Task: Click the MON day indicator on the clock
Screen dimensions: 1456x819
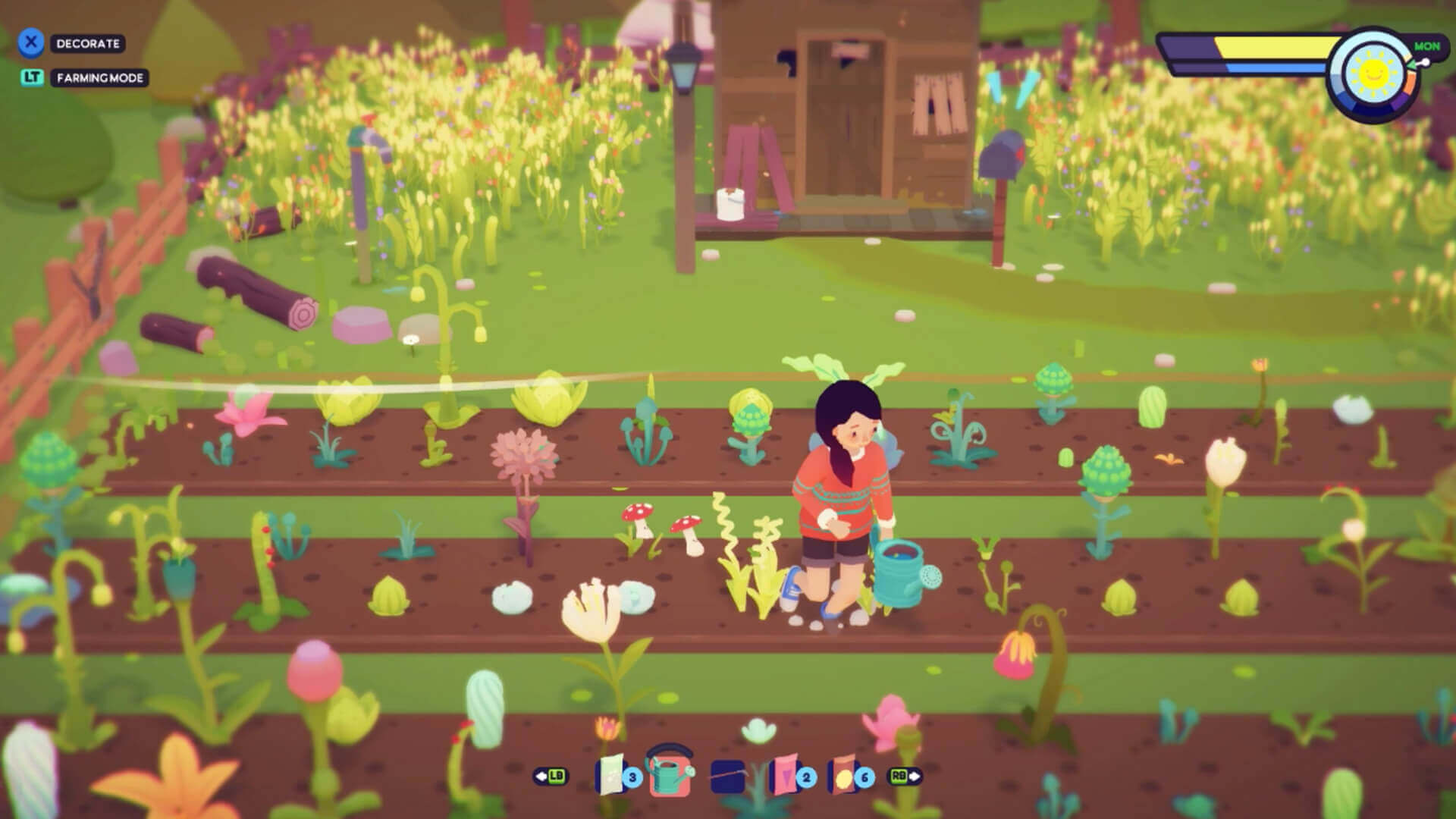Action: [x=1428, y=47]
